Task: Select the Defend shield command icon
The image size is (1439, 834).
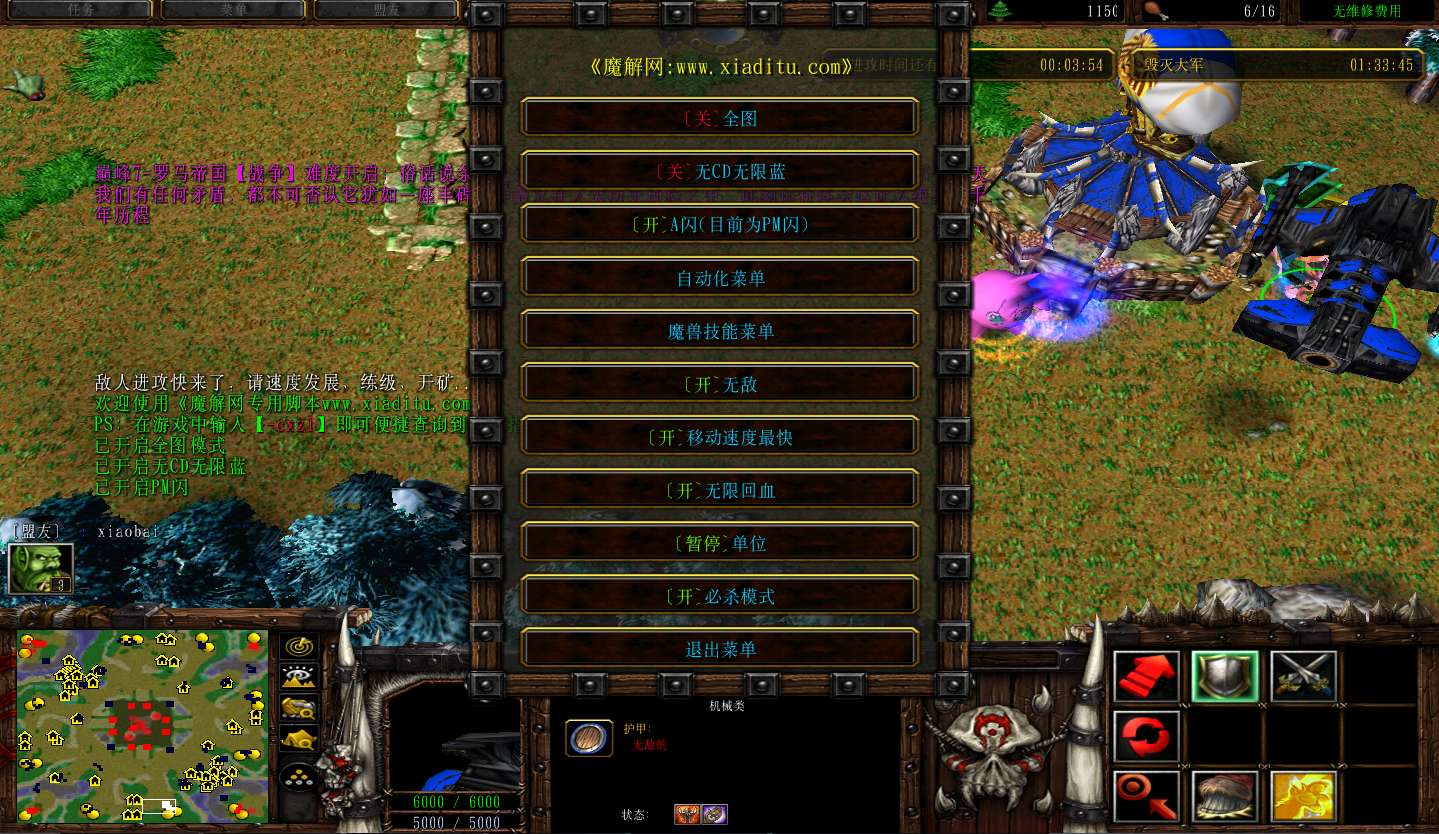Action: [1225, 676]
